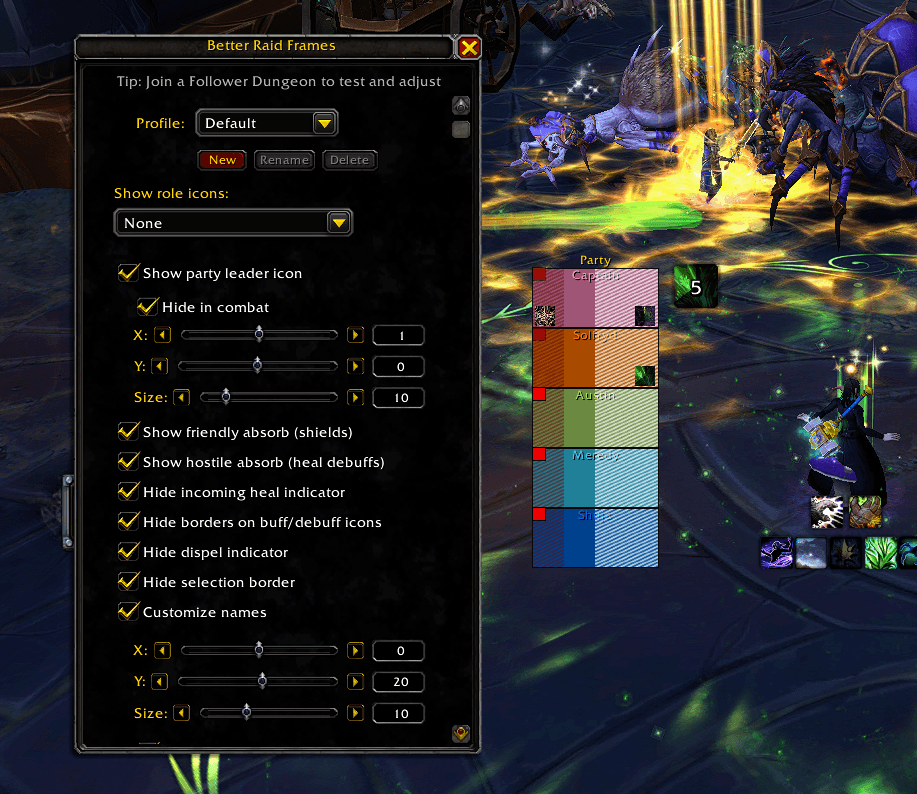Viewport: 917px width, 794px height.
Task: Select the Captain party frame
Action: [x=595, y=297]
